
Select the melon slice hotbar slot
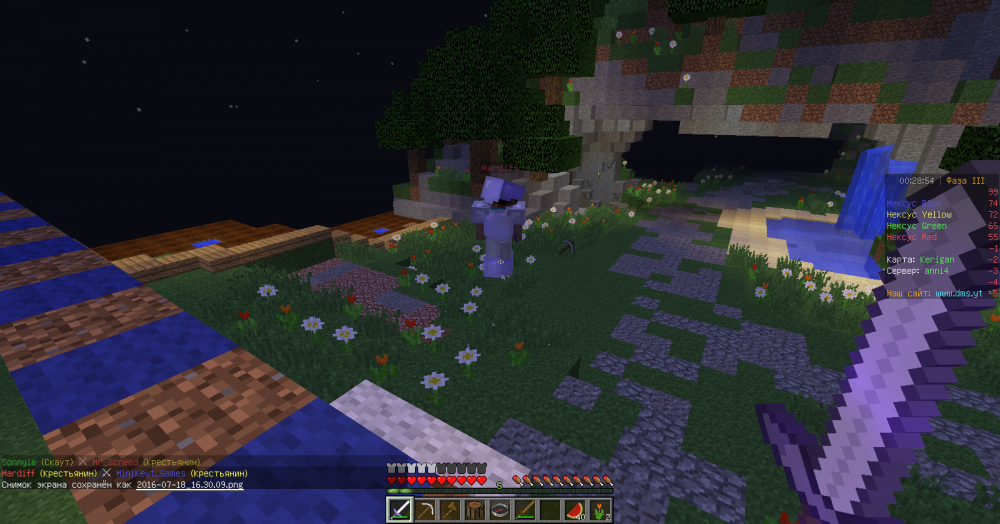(575, 510)
